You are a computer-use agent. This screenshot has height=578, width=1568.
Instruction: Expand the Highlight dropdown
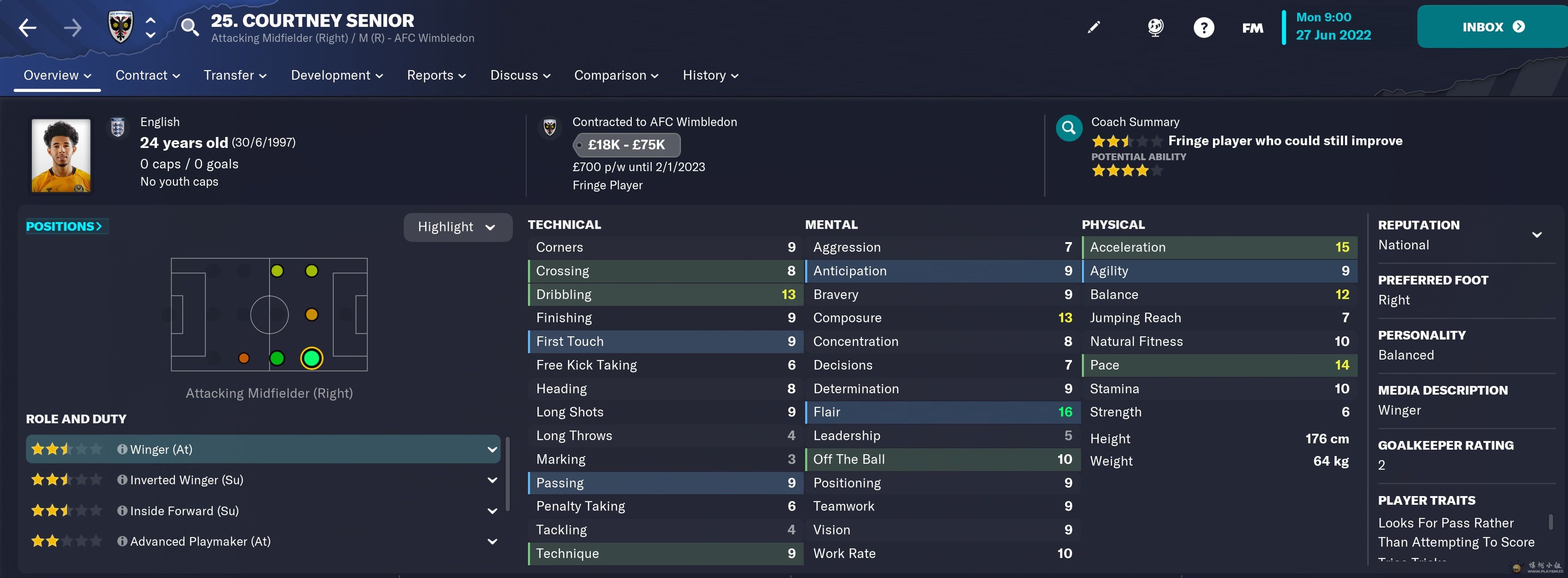click(457, 227)
